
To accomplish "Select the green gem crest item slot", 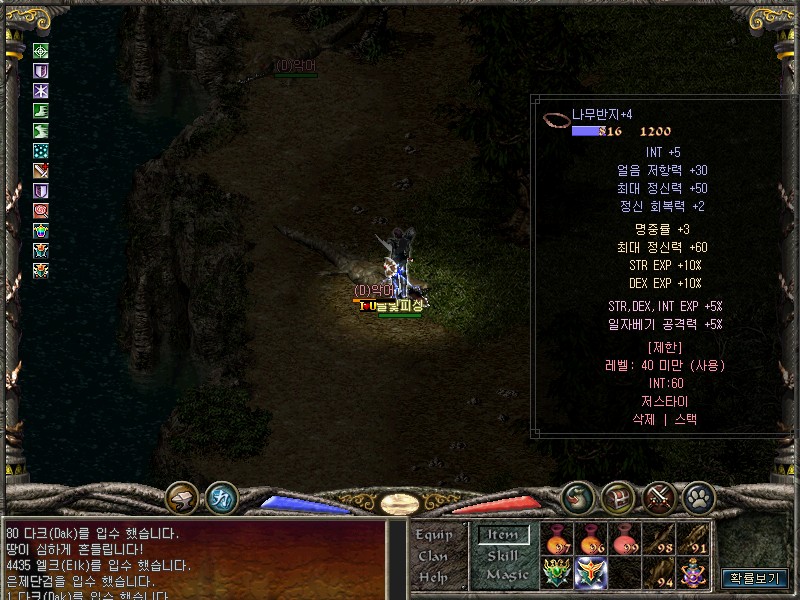I will [557, 573].
